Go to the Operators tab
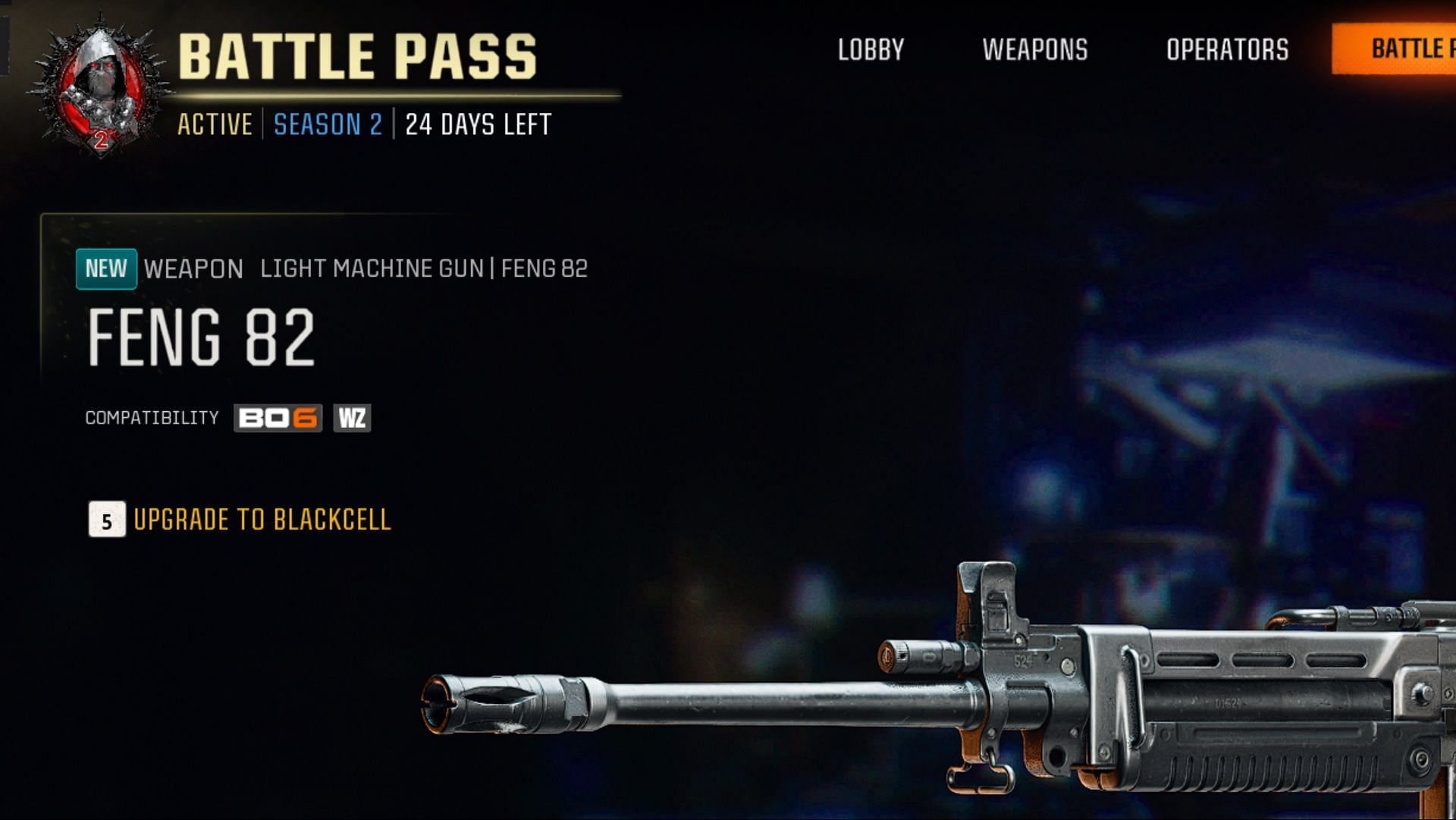 [x=1227, y=50]
